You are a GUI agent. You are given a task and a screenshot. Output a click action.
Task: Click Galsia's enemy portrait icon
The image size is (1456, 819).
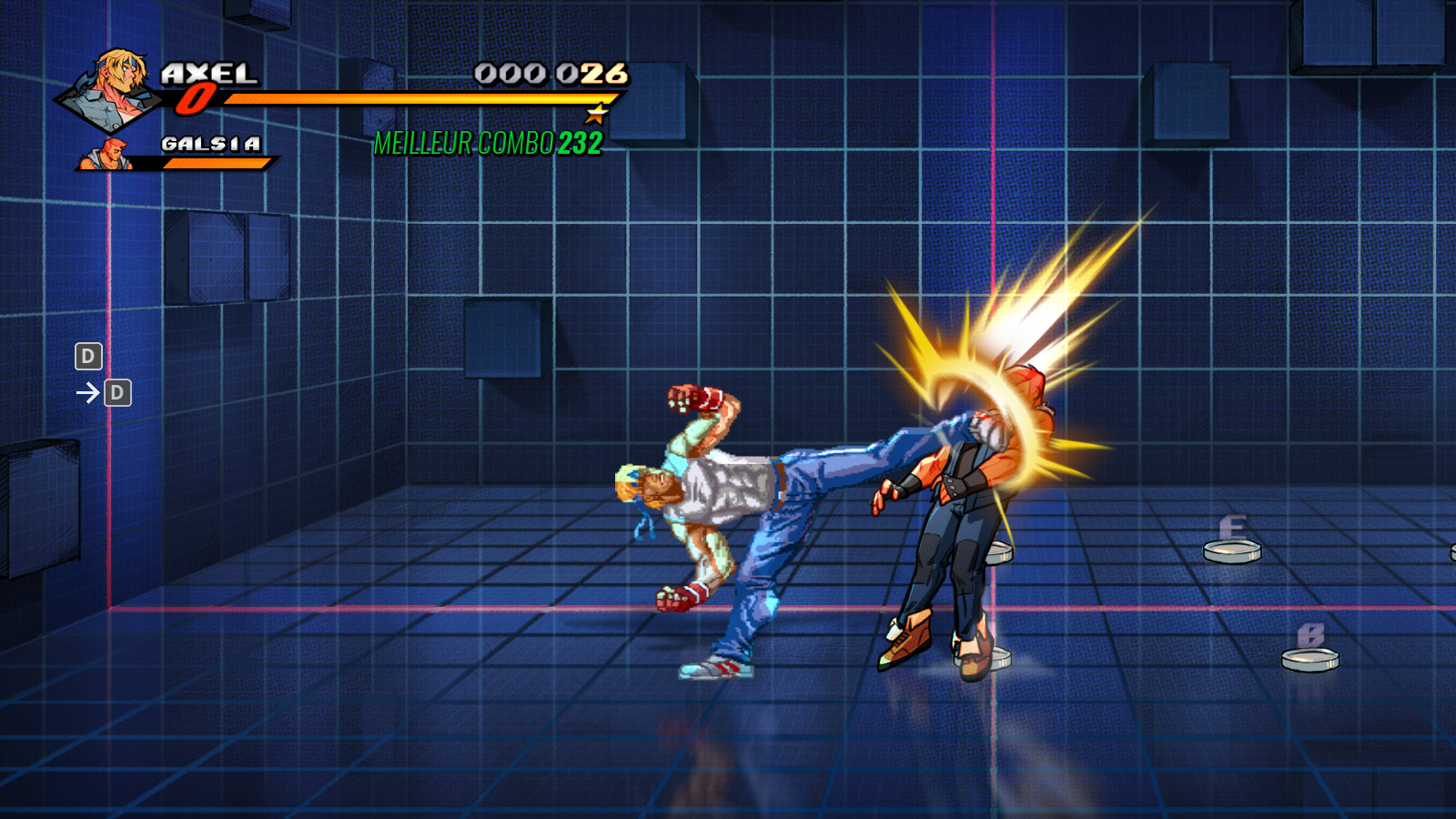point(105,155)
